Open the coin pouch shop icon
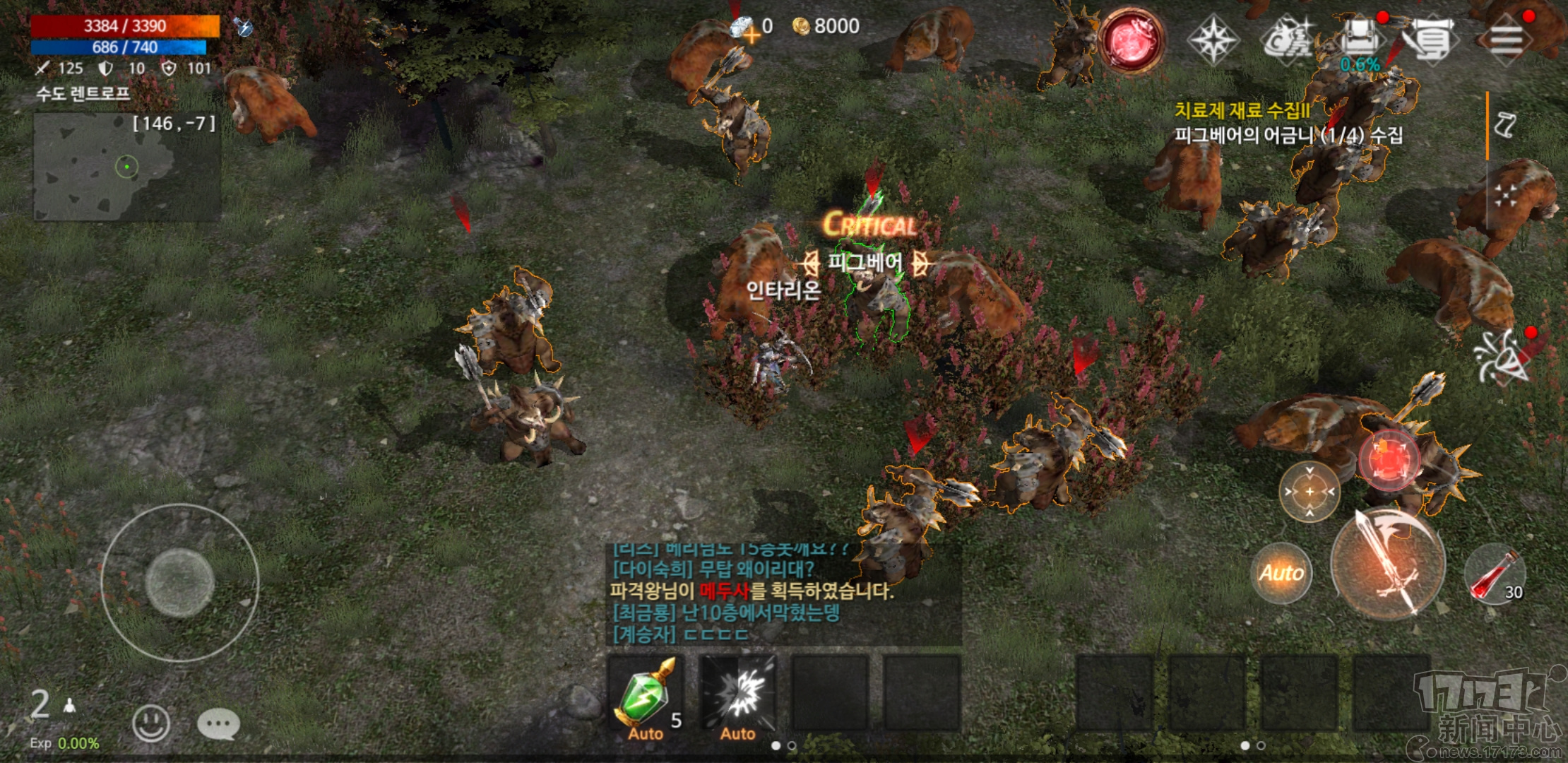 (x=1287, y=40)
